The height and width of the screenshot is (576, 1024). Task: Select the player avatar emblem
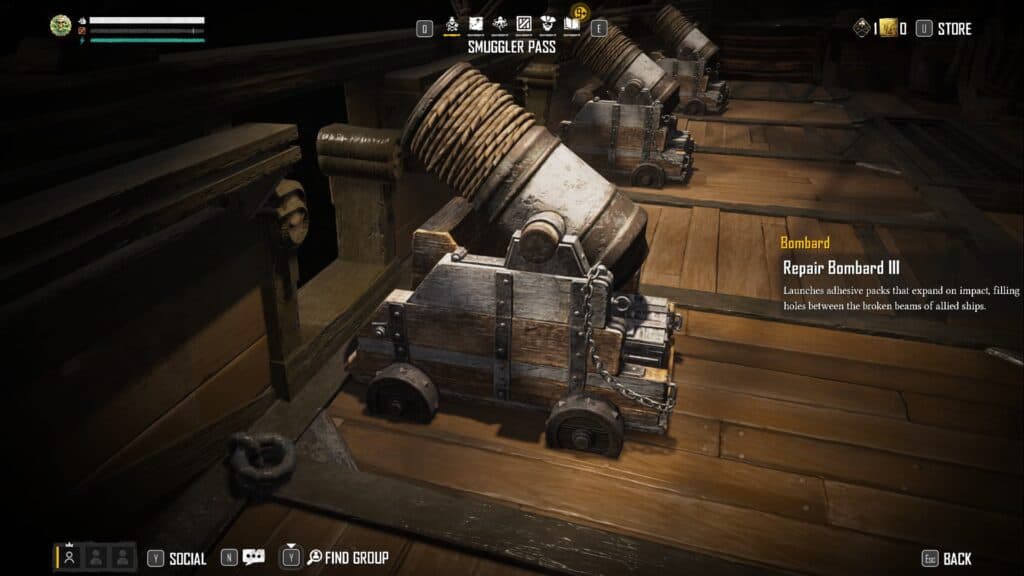pos(61,25)
